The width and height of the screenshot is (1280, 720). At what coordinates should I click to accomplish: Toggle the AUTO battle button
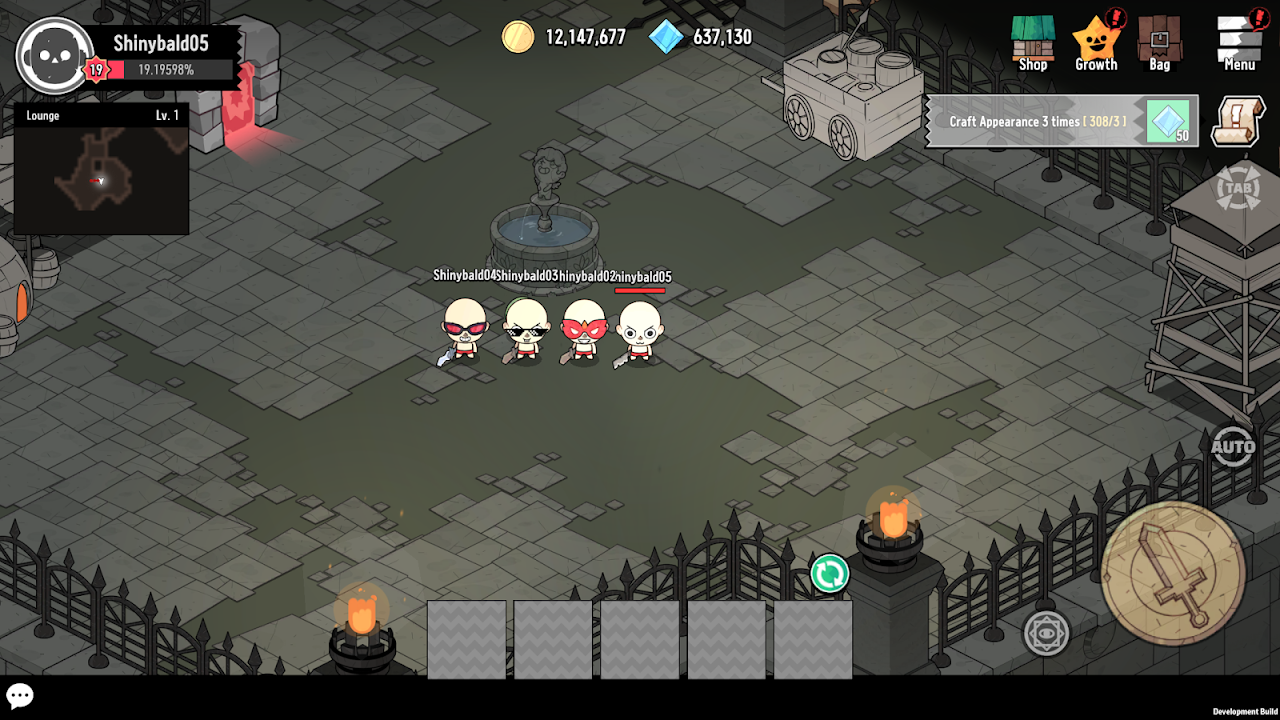pos(1232,447)
